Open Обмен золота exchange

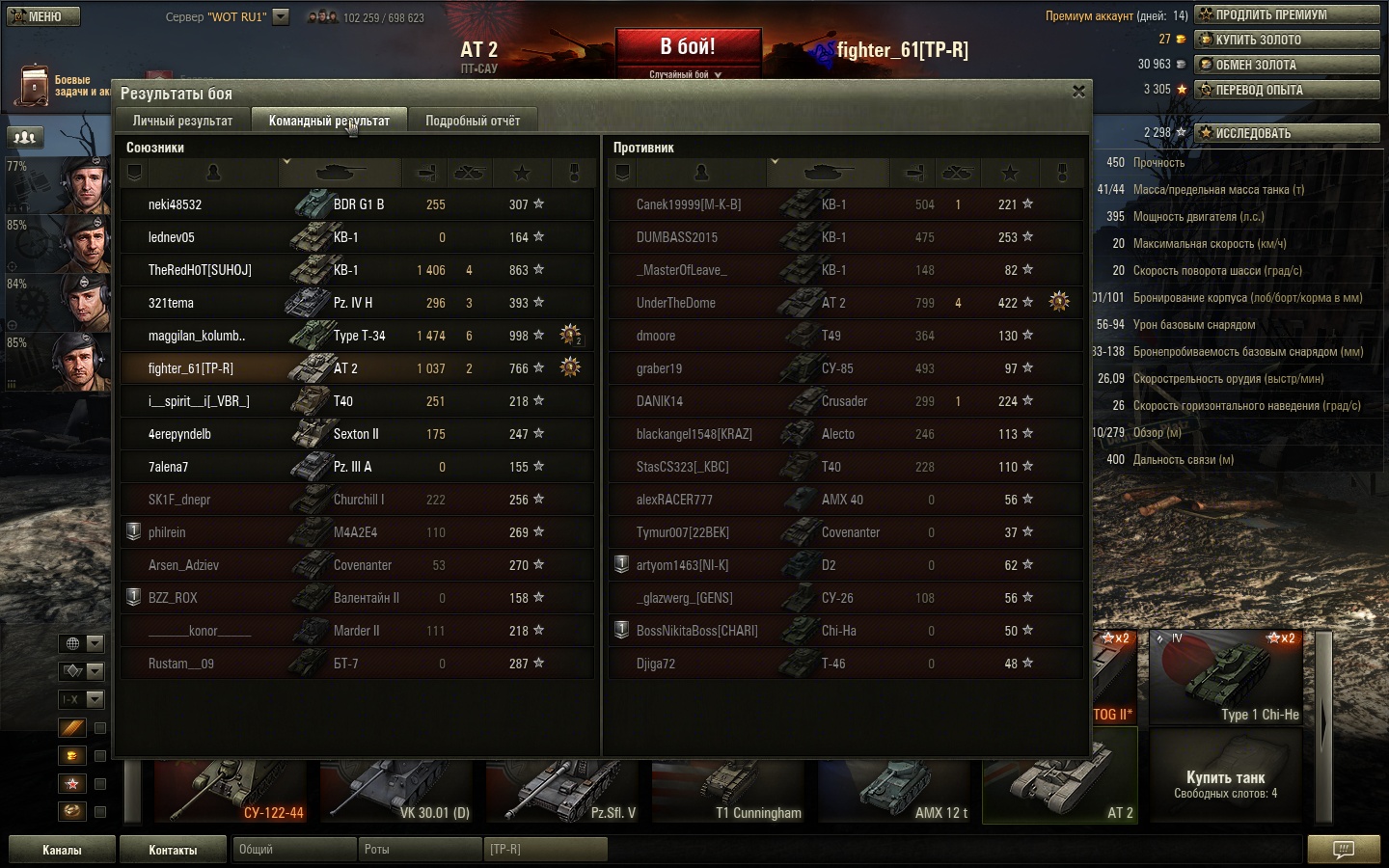click(1287, 65)
